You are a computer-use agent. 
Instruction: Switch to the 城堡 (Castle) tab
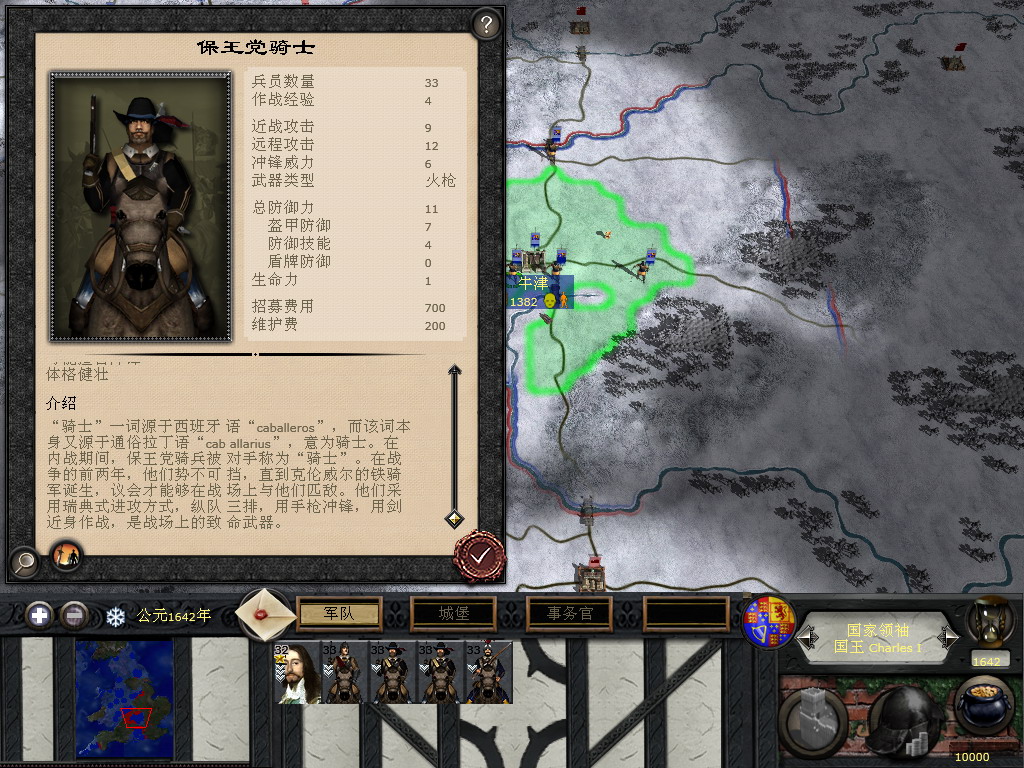pyautogui.click(x=455, y=613)
